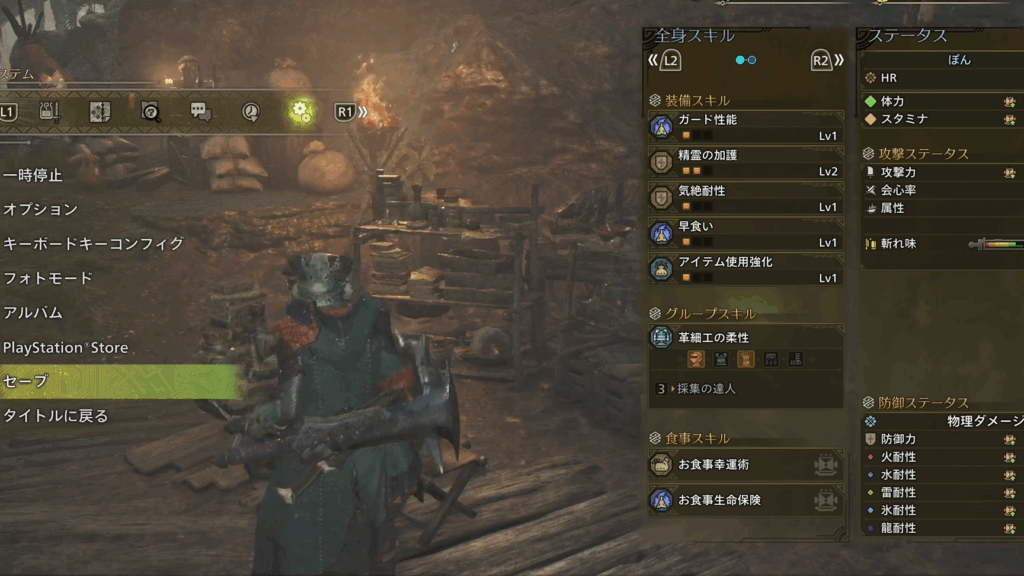1024x576 pixels.
Task: Select 一時停止 (Pause) in the system menu
Action: 34,176
